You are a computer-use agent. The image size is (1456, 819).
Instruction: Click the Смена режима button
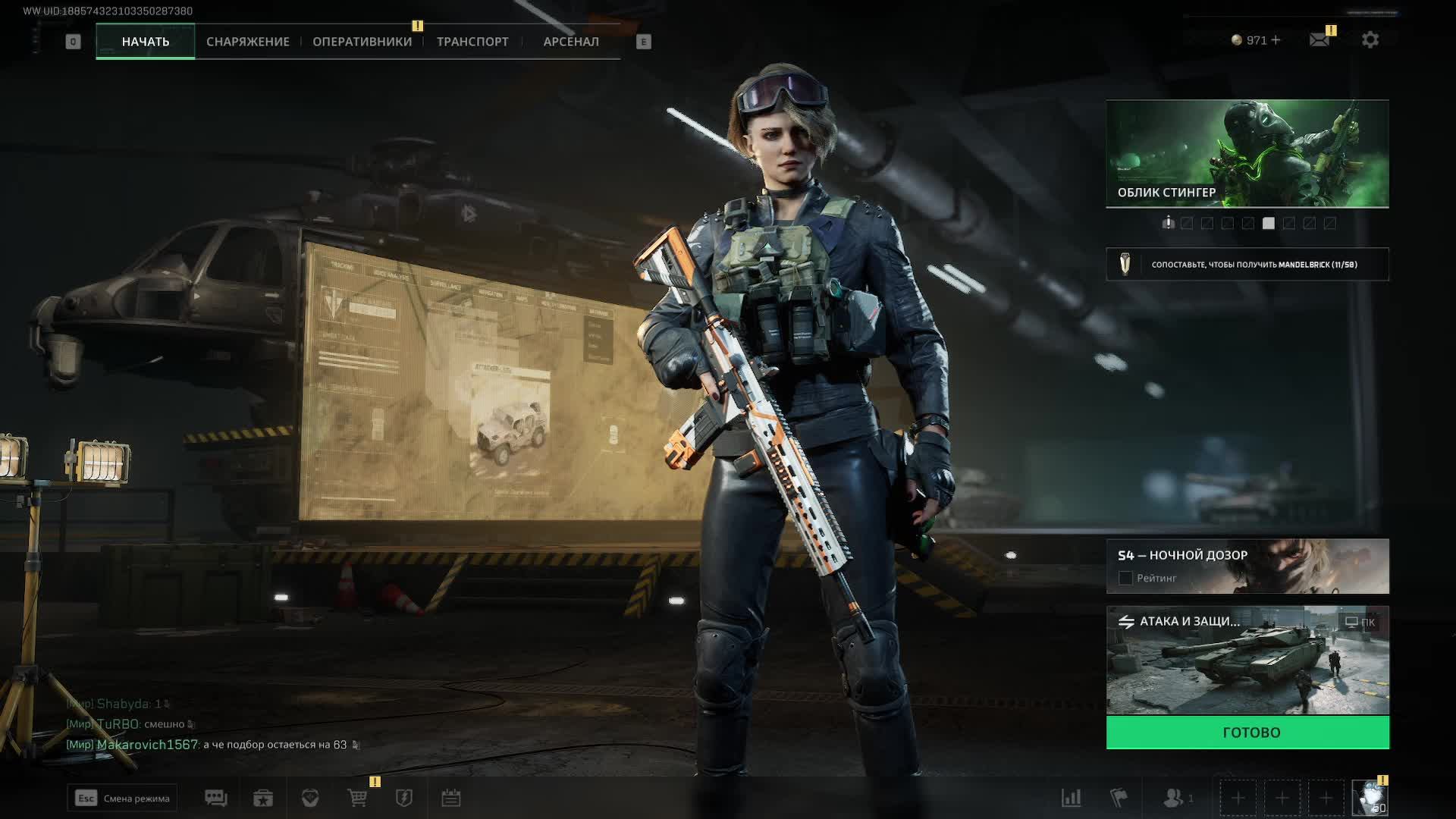click(122, 798)
